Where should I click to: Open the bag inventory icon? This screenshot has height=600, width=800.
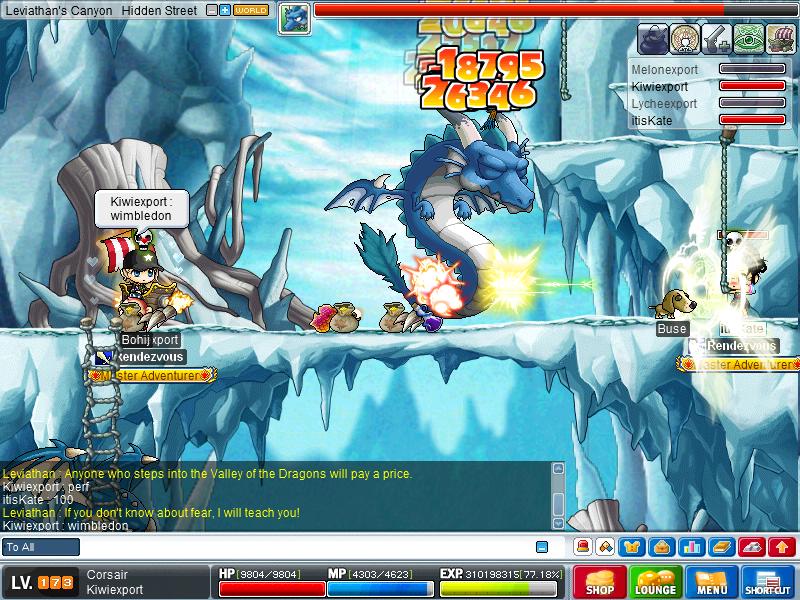click(x=661, y=547)
